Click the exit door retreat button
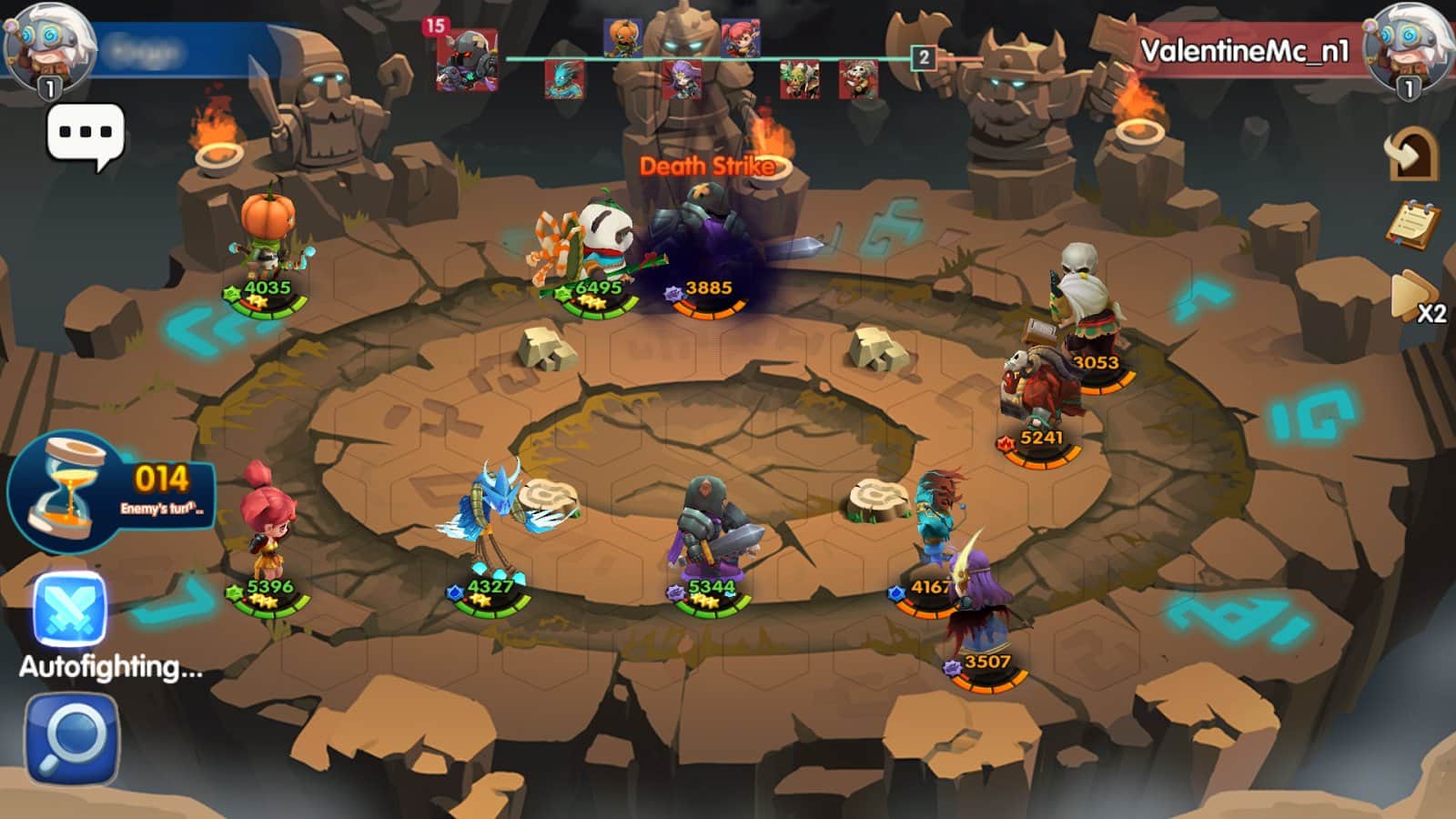 coord(1411,154)
